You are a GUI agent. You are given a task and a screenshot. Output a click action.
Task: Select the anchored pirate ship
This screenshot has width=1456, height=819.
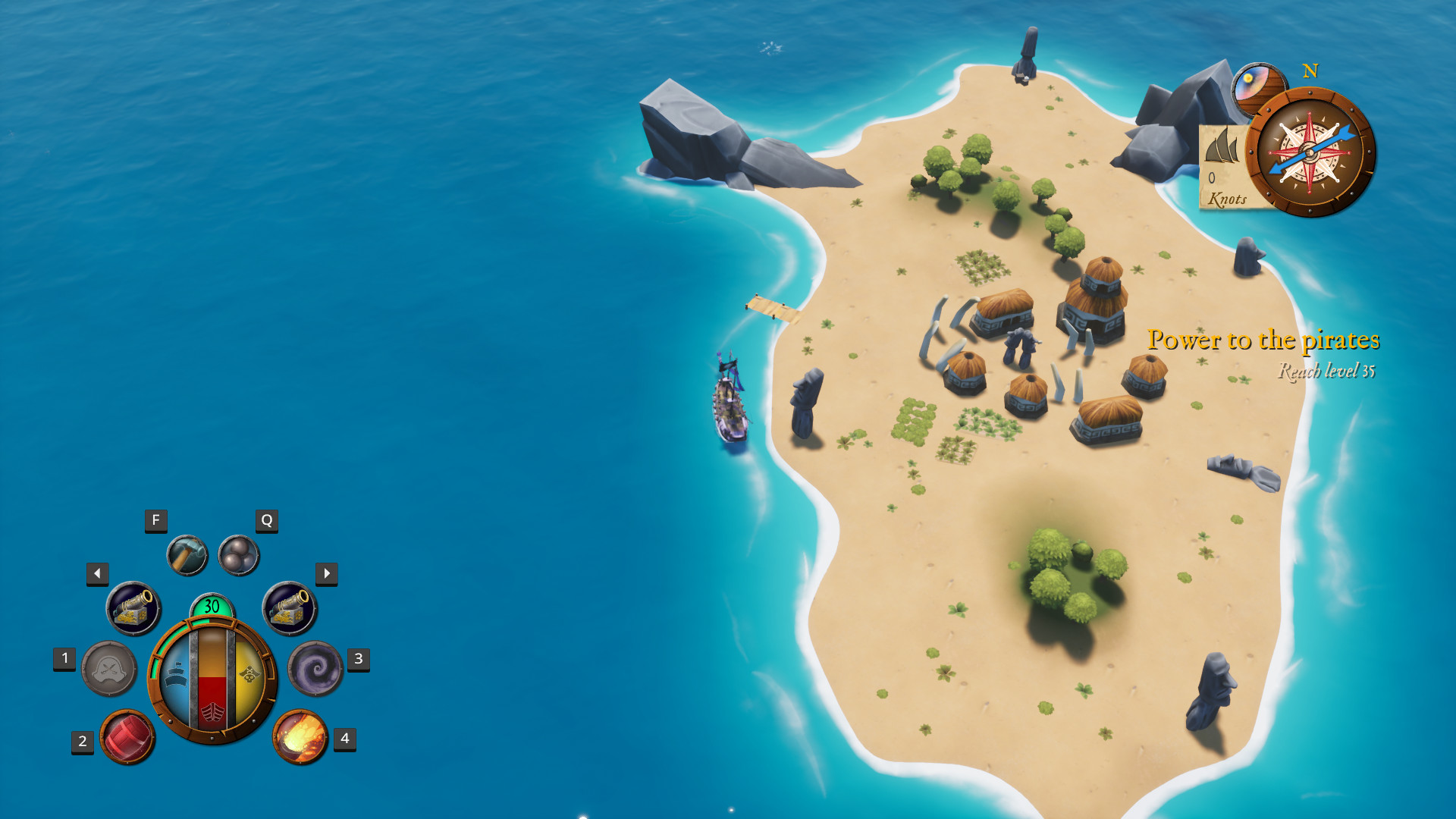(729, 406)
